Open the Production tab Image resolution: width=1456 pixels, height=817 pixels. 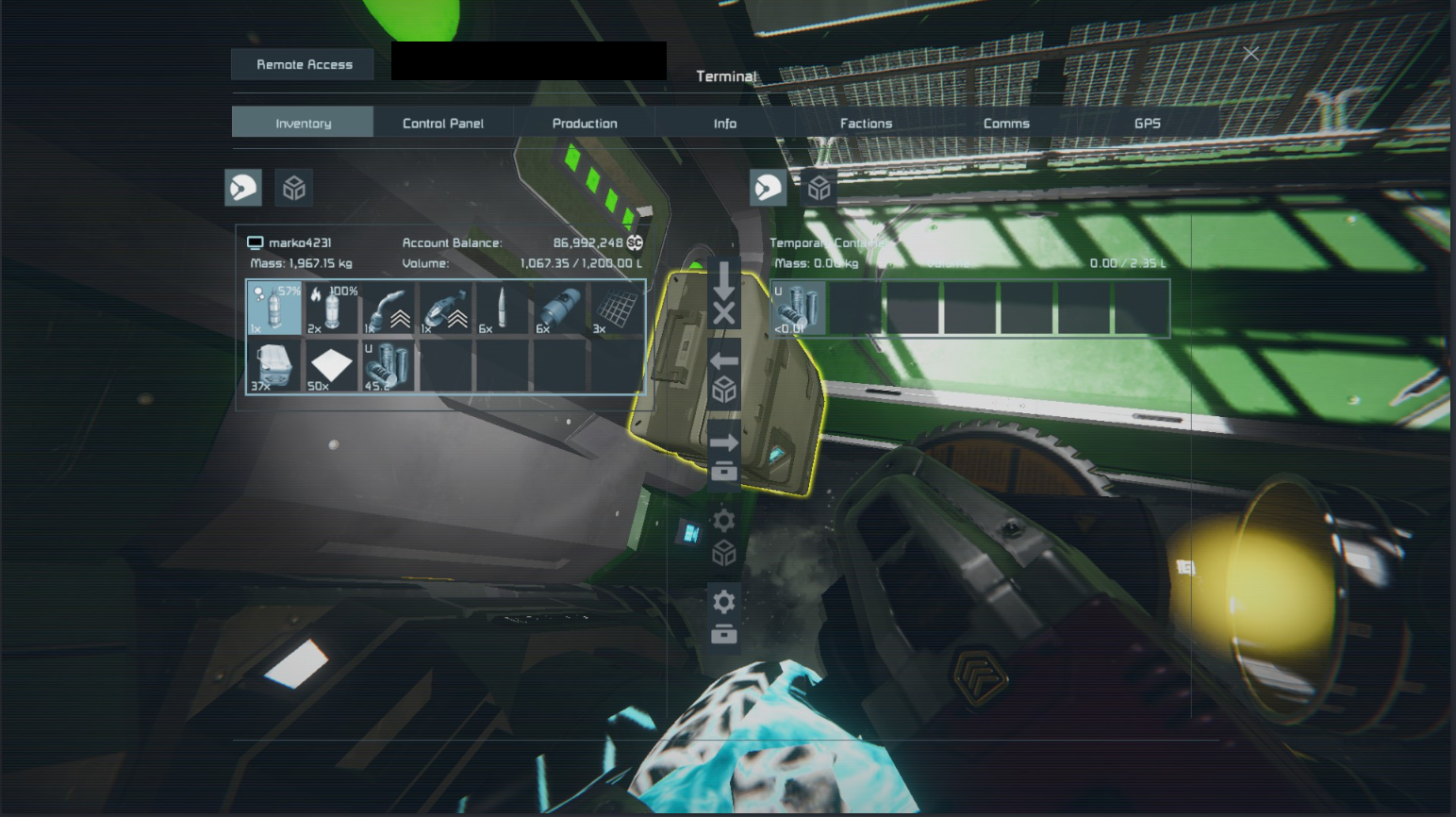[585, 123]
